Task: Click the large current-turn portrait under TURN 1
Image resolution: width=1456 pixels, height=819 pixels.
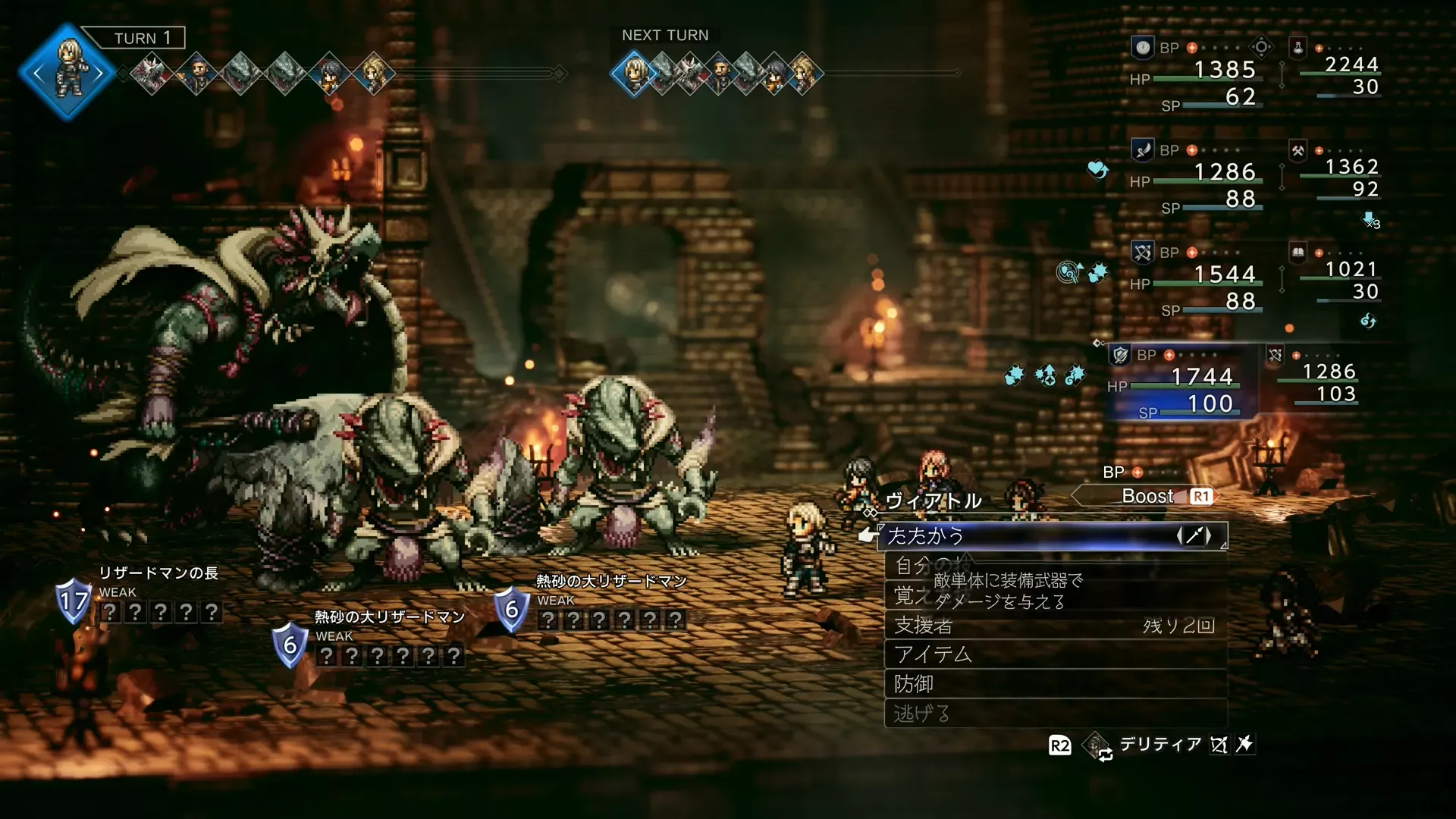Action: (68, 72)
